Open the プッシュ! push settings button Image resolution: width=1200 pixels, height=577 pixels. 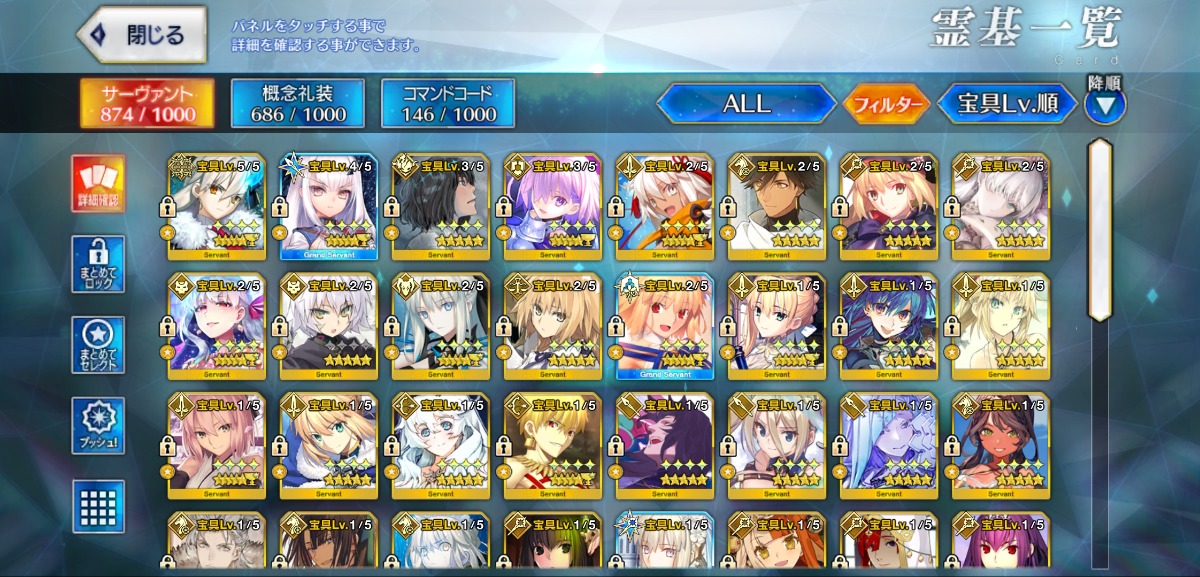(99, 425)
